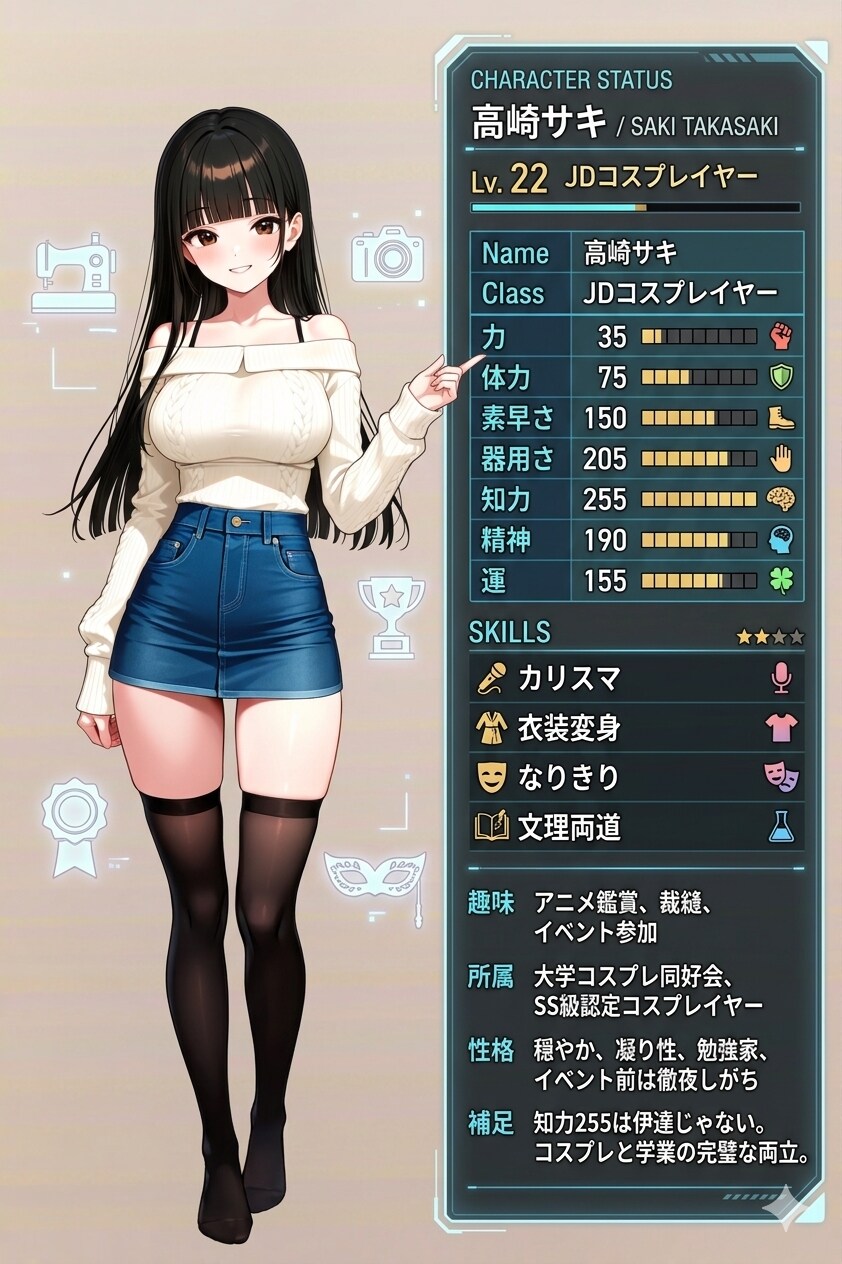Select the ribbon badge icon

coord(73,824)
